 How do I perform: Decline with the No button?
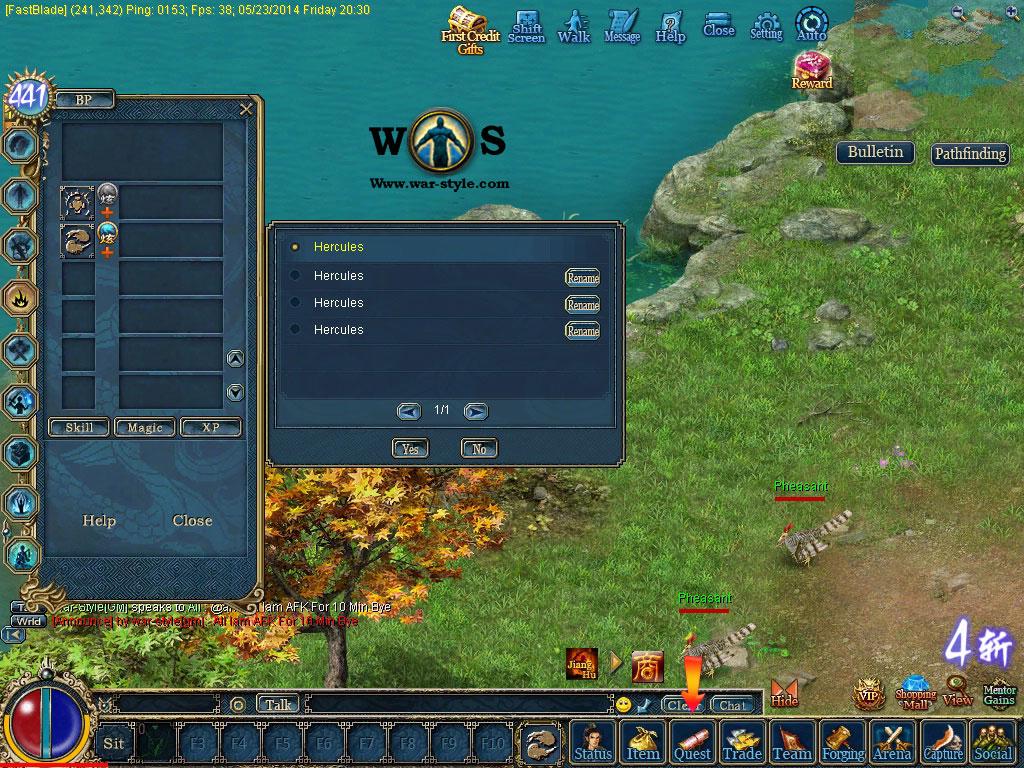[479, 449]
